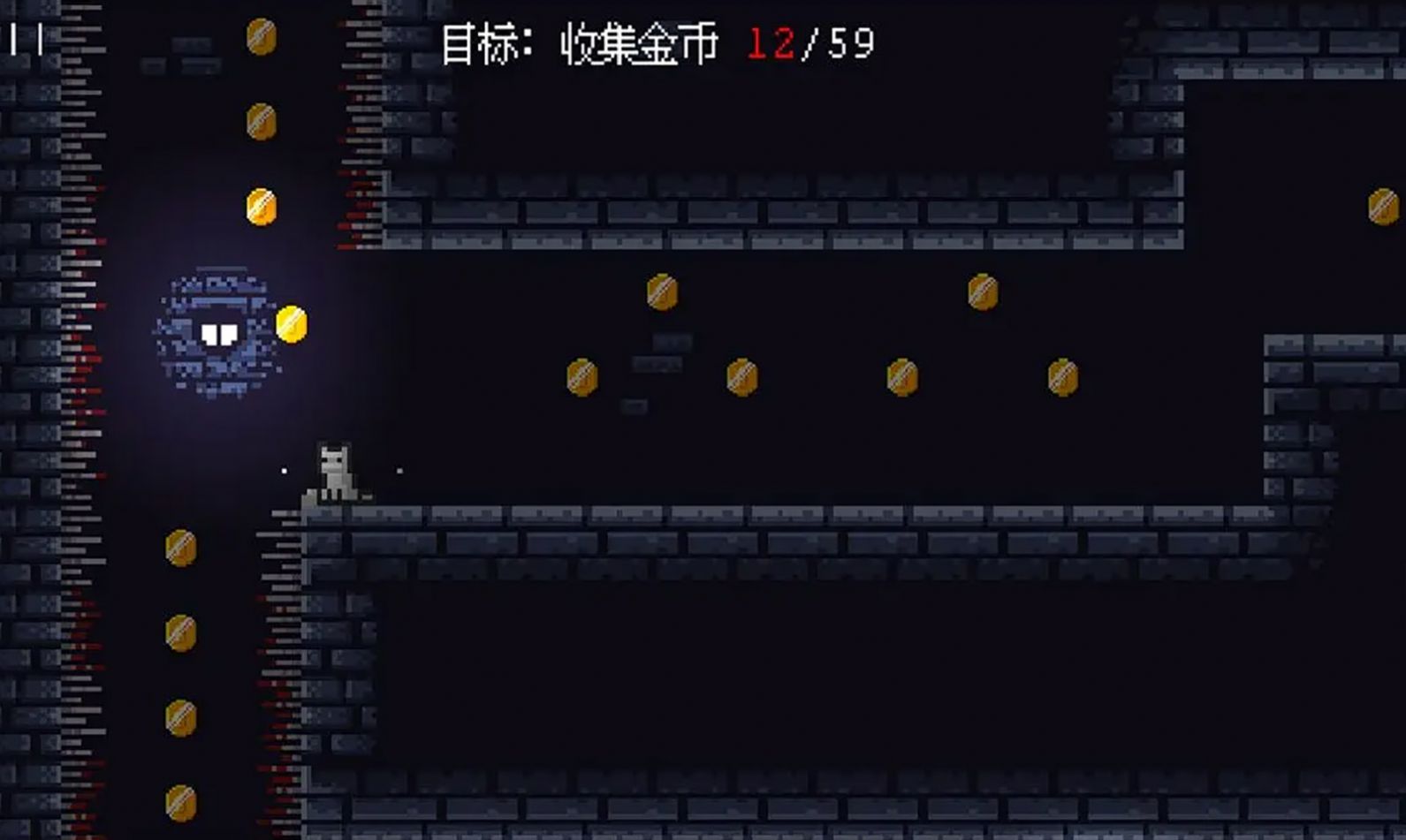Click the coin nearest the right-side brick ledge
Screen dimensions: 1406x840
(1060, 378)
